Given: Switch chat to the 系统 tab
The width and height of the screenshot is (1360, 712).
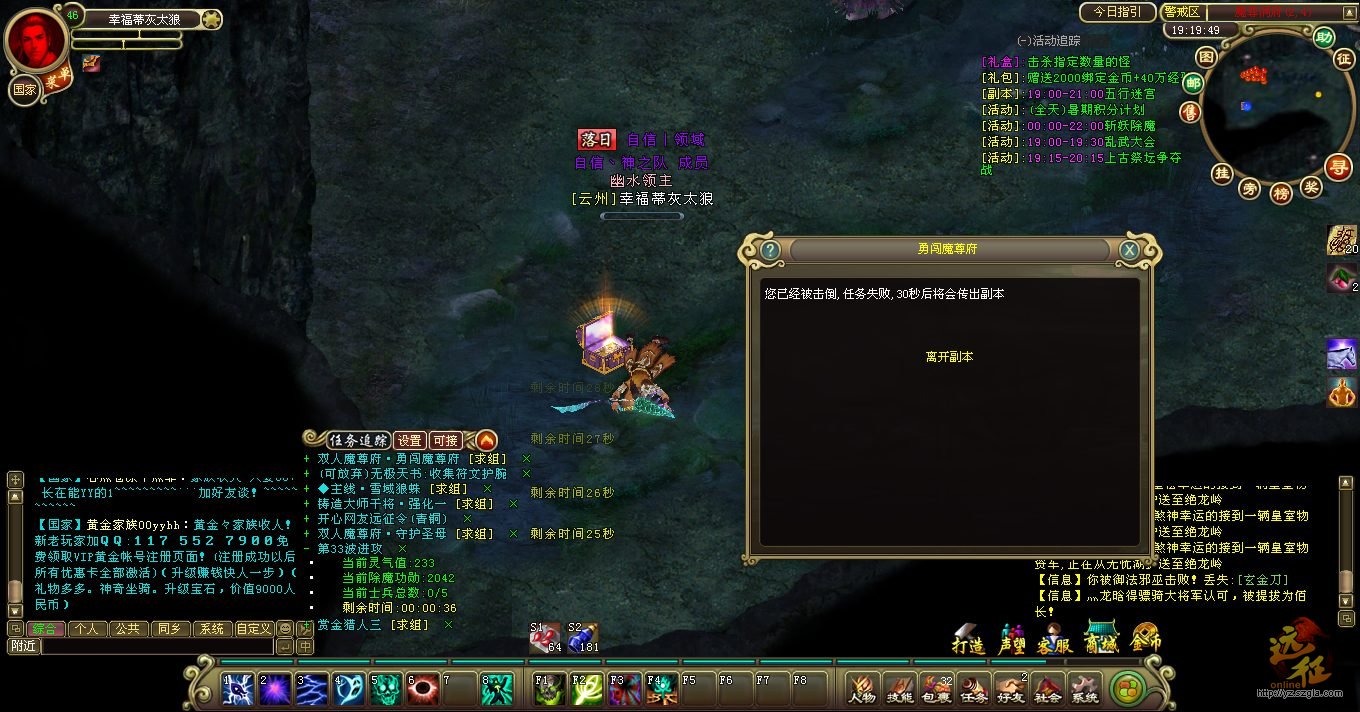Looking at the screenshot, I should (211, 629).
